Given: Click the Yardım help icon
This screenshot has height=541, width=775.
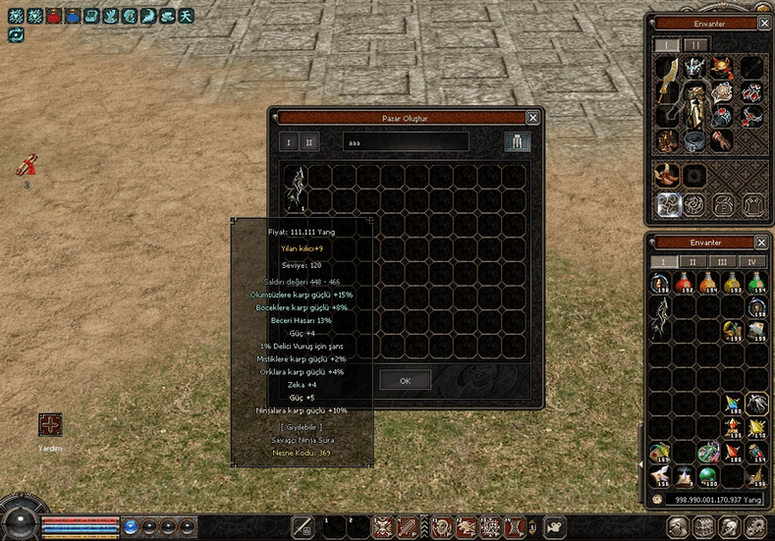Looking at the screenshot, I should click(50, 425).
